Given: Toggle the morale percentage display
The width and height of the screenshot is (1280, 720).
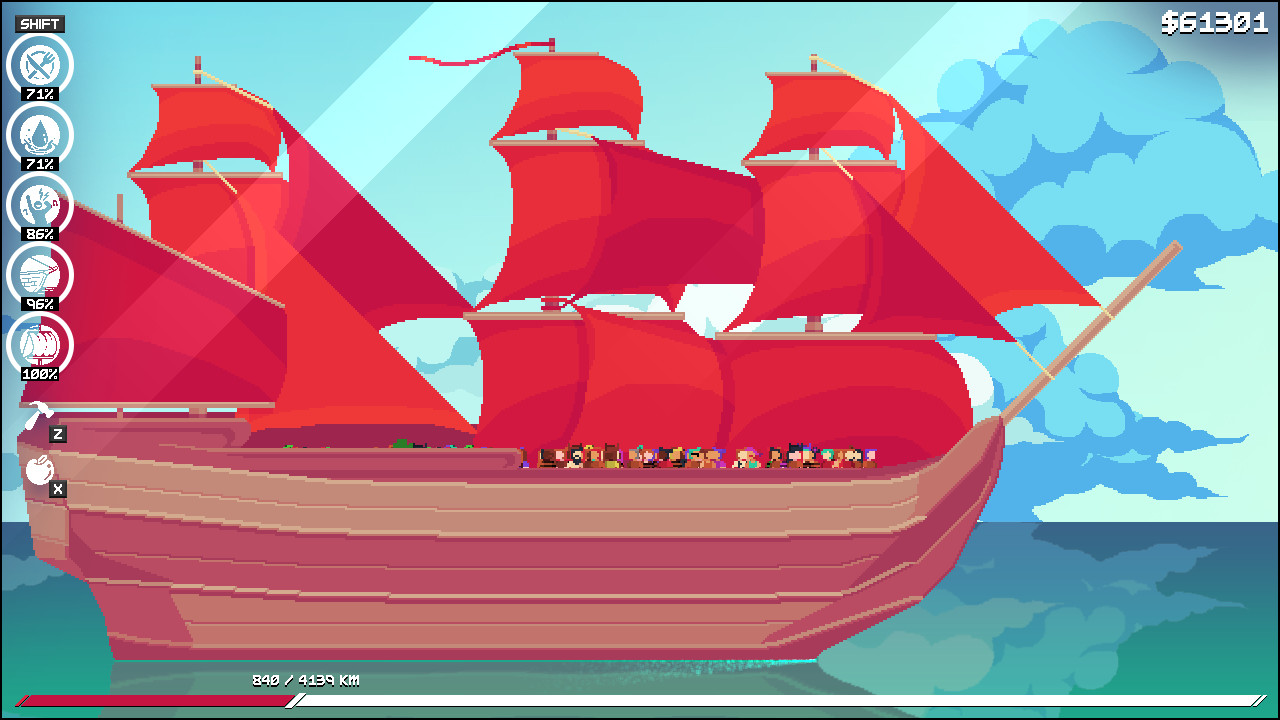Looking at the screenshot, I should [40, 234].
